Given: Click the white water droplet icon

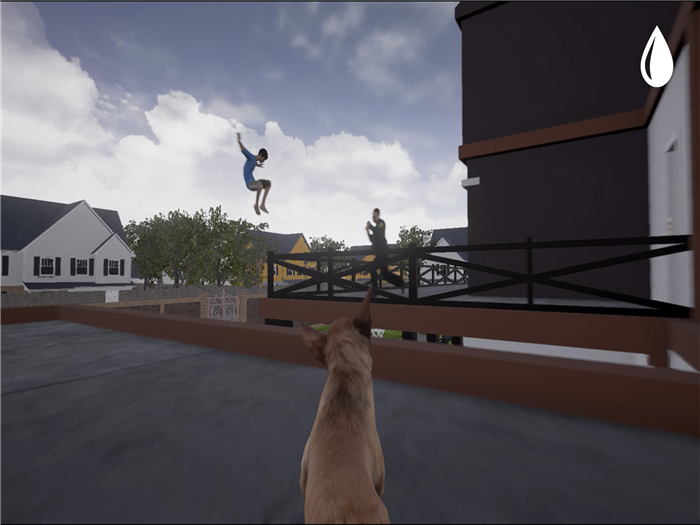Looking at the screenshot, I should point(656,59).
